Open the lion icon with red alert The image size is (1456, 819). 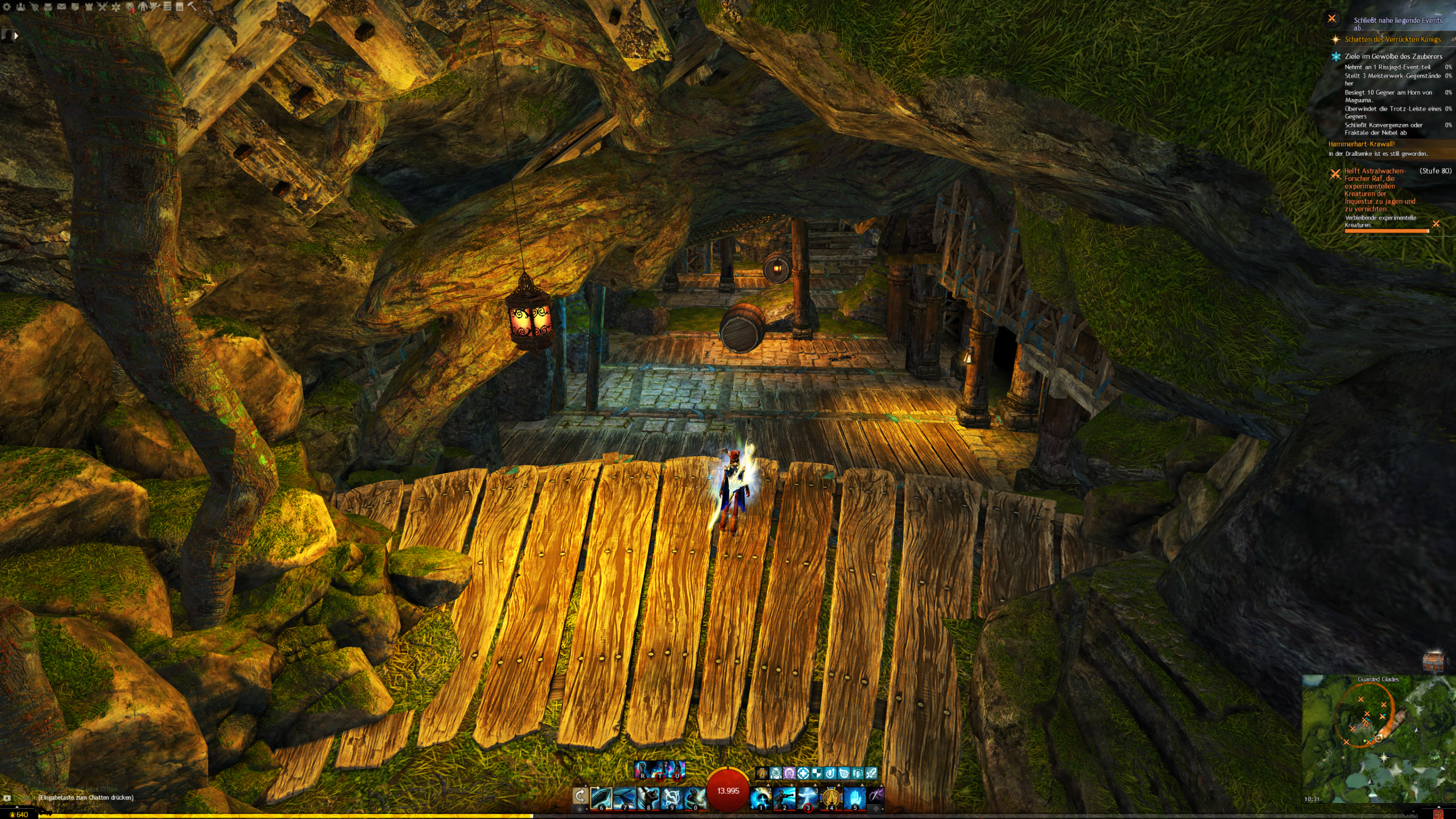[x=130, y=7]
